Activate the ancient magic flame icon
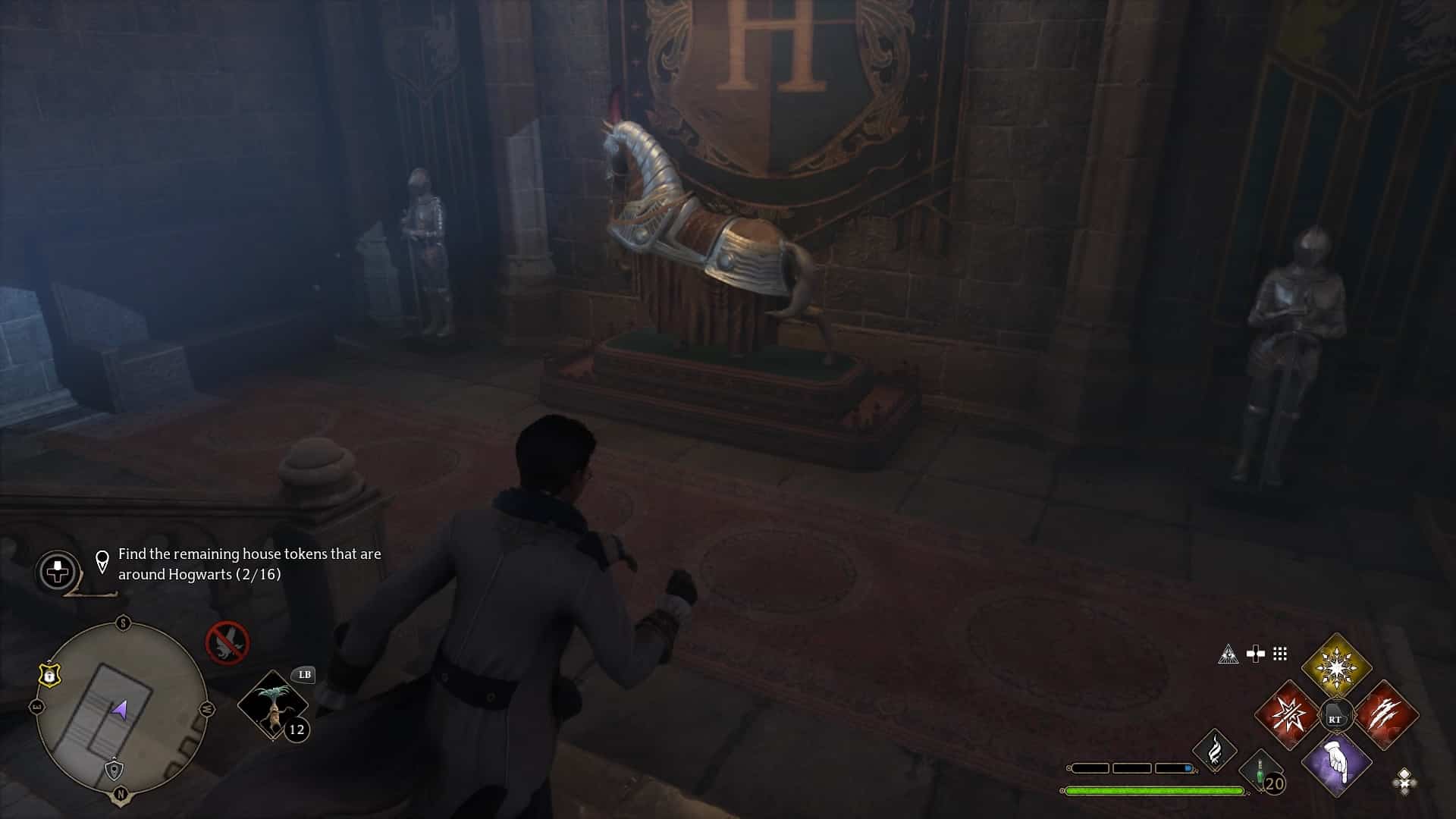This screenshot has height=819, width=1456. 1215,750
